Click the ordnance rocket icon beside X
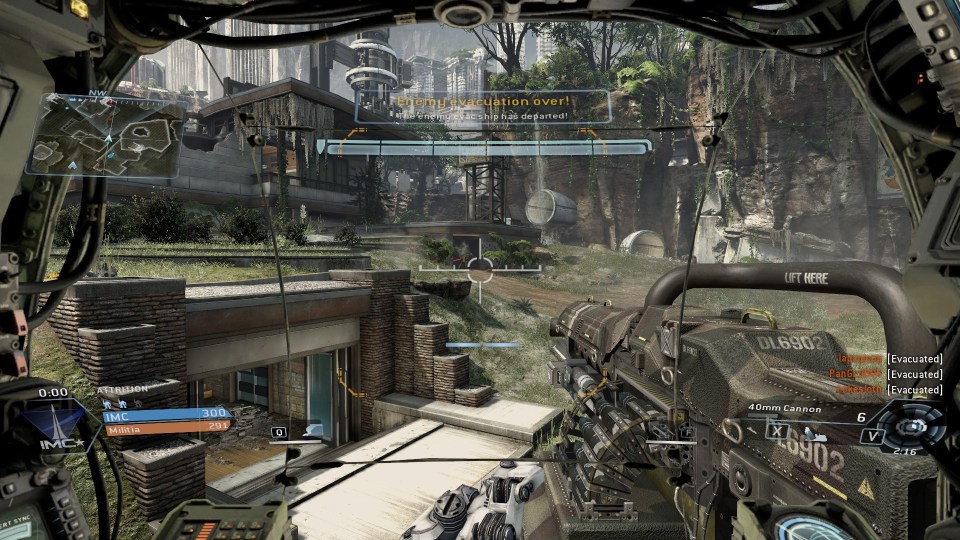 (x=815, y=434)
